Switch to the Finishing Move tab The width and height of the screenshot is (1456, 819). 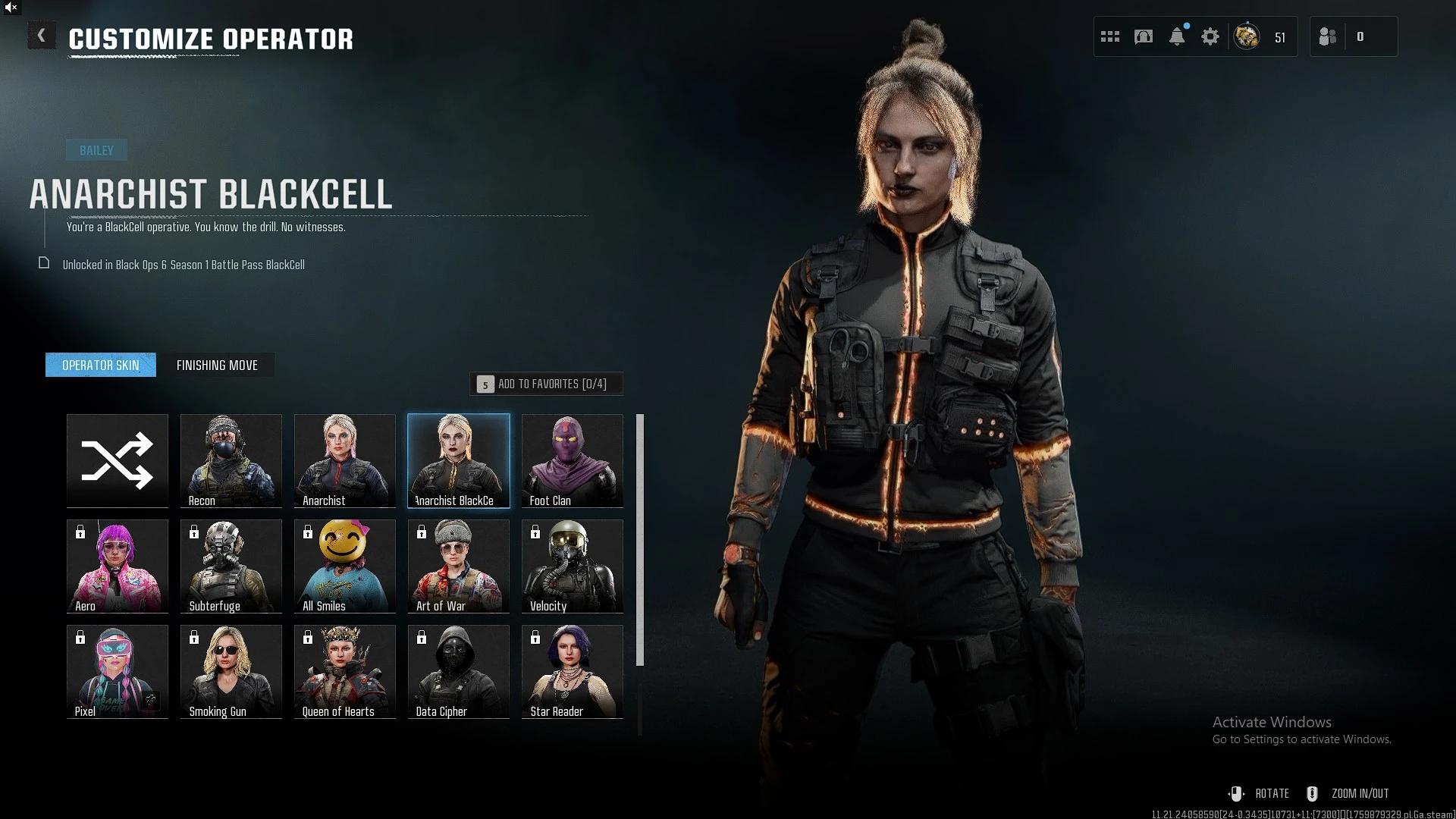point(217,366)
